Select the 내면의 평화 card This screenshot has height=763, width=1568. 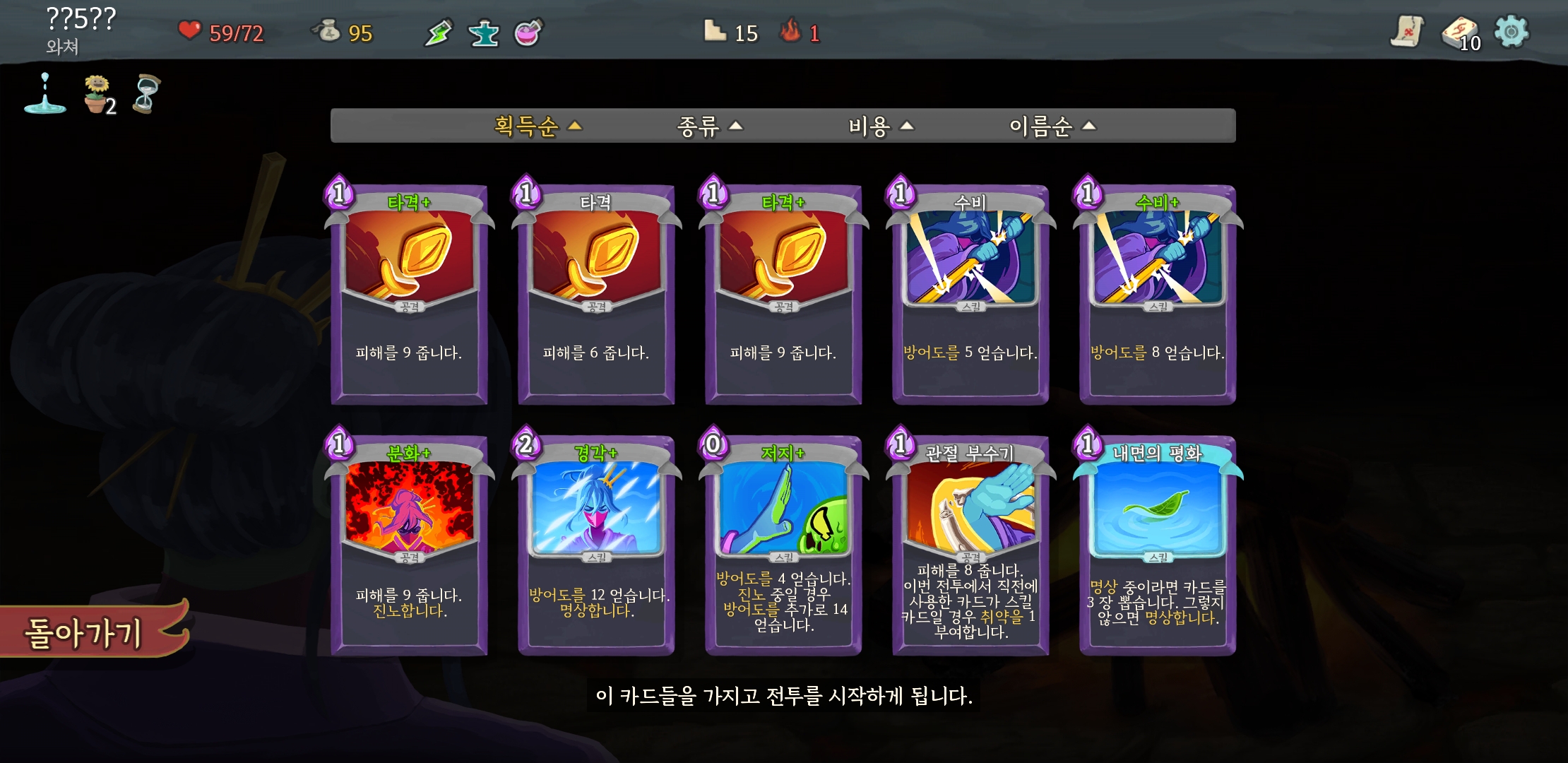click(x=1158, y=545)
